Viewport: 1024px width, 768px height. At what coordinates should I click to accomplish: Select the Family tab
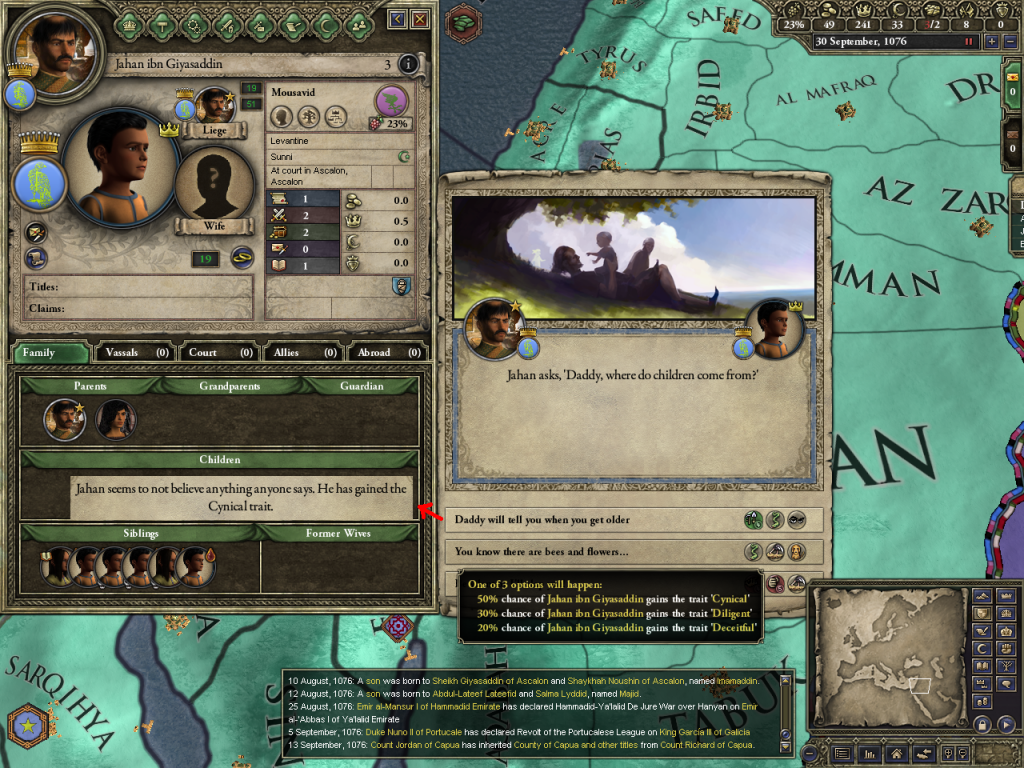pos(51,352)
